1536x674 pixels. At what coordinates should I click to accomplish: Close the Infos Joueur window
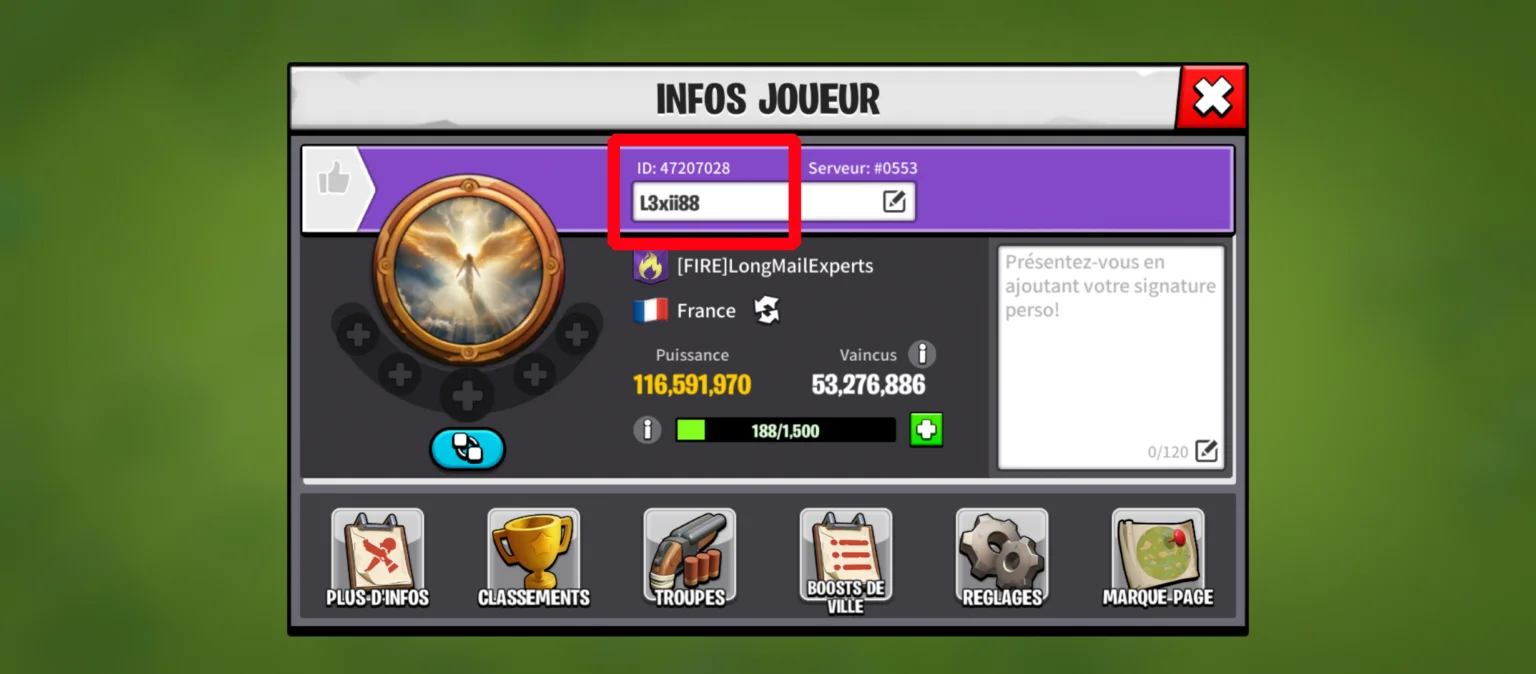pos(1212,97)
